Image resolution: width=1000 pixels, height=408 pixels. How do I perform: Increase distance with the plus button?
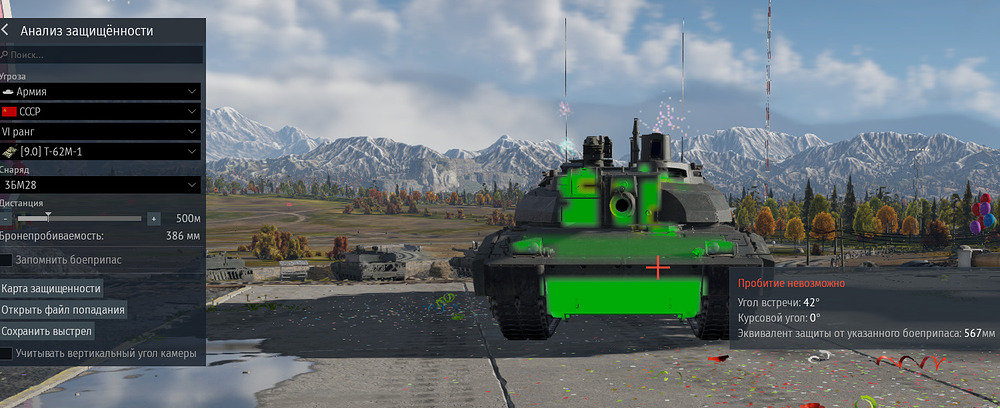(x=153, y=218)
